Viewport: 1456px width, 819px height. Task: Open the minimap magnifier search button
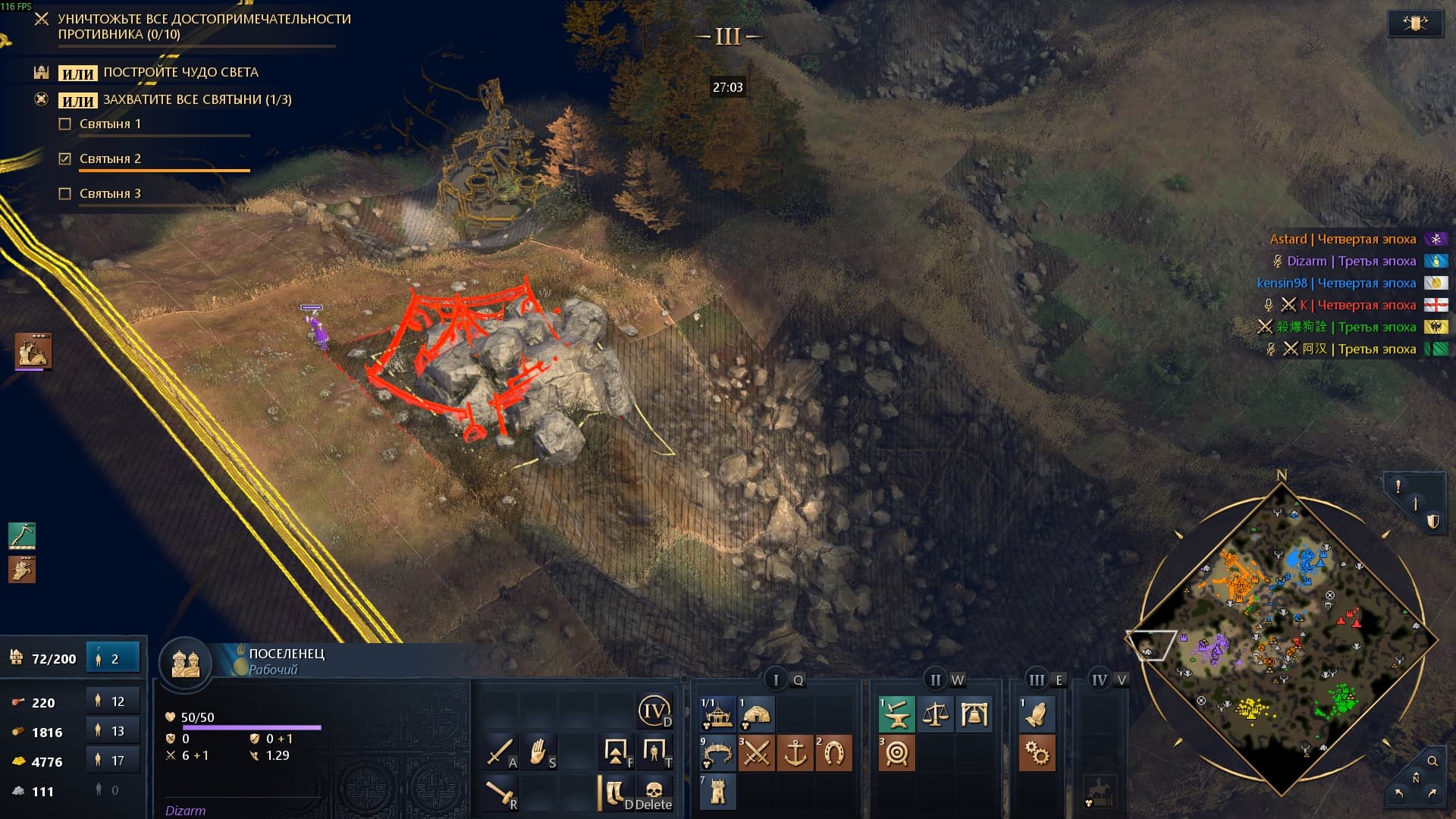pos(1432,761)
